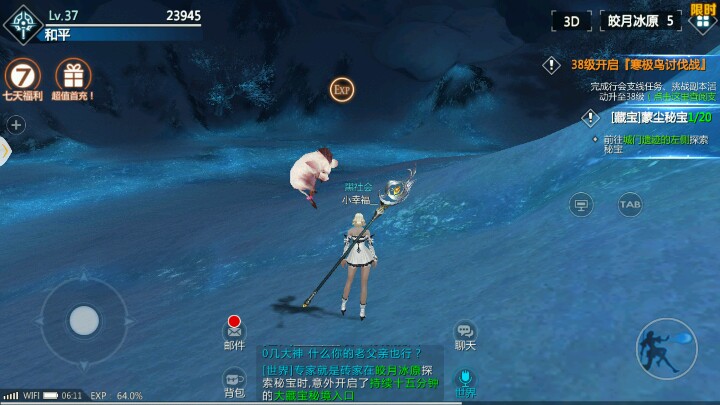720x405 pixels.
Task: Open the 七天福利 seven-day reward icon
Action: (22, 76)
